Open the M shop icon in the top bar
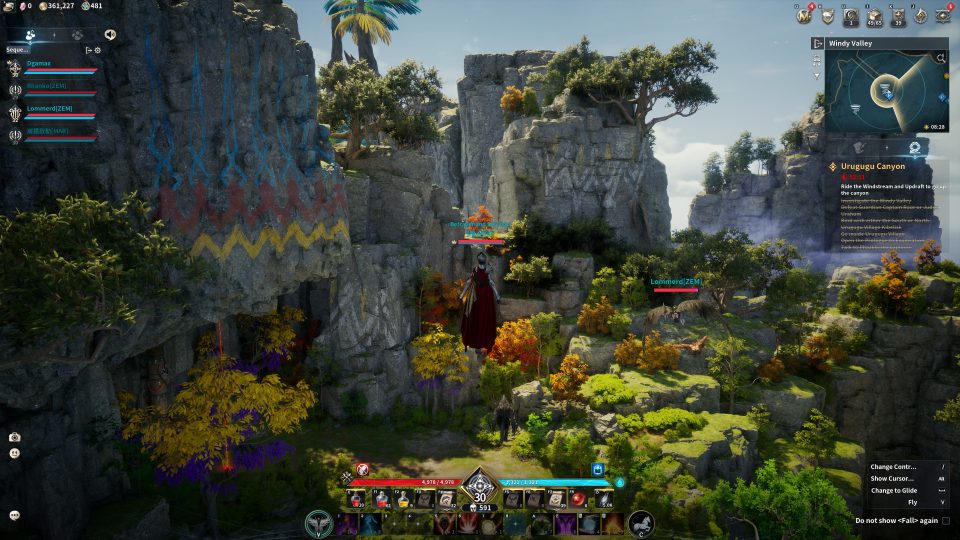960x540 pixels. 802,15
